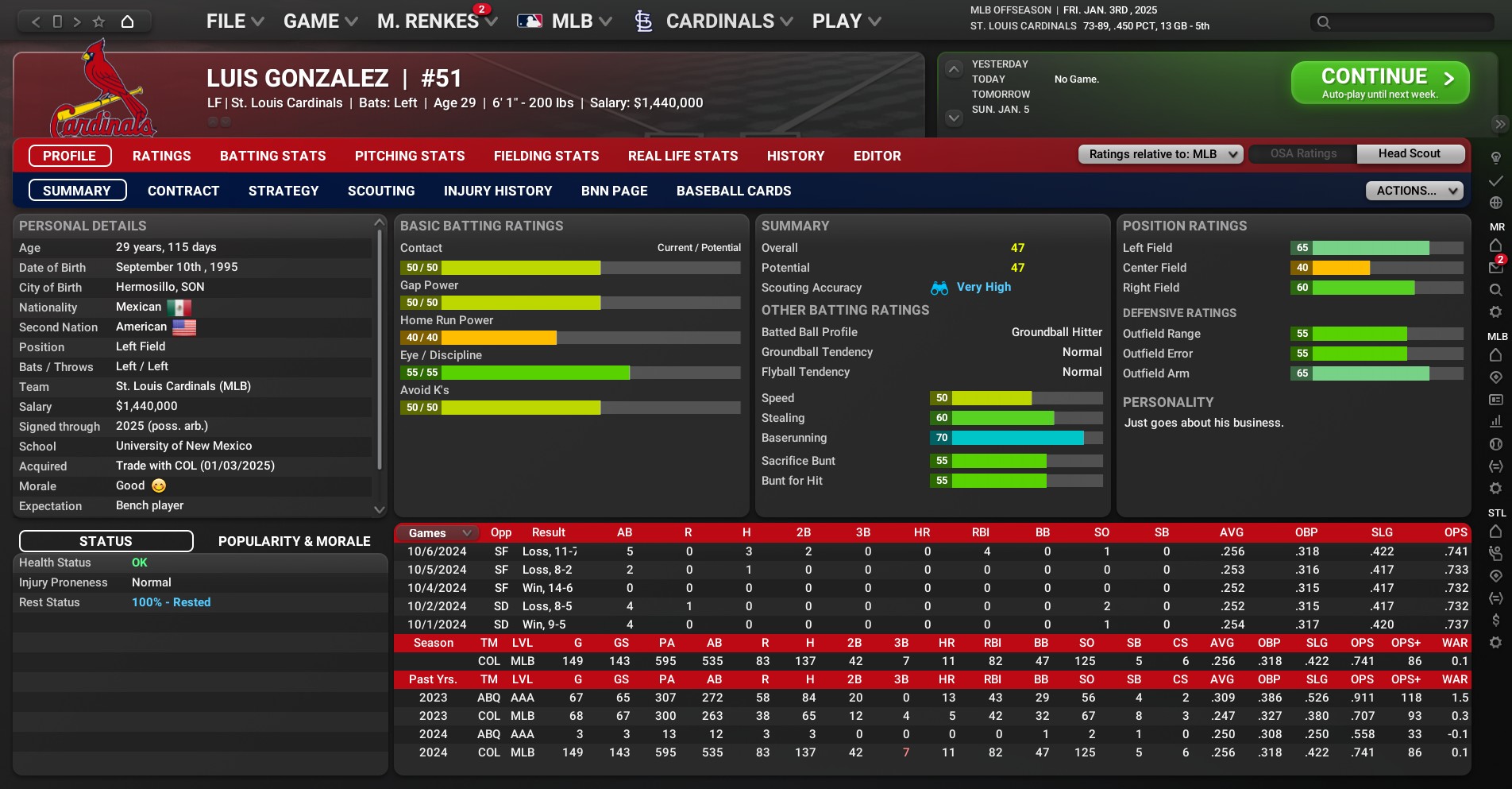Open the EDITOR tab
This screenshot has height=789, width=1512.
point(877,156)
